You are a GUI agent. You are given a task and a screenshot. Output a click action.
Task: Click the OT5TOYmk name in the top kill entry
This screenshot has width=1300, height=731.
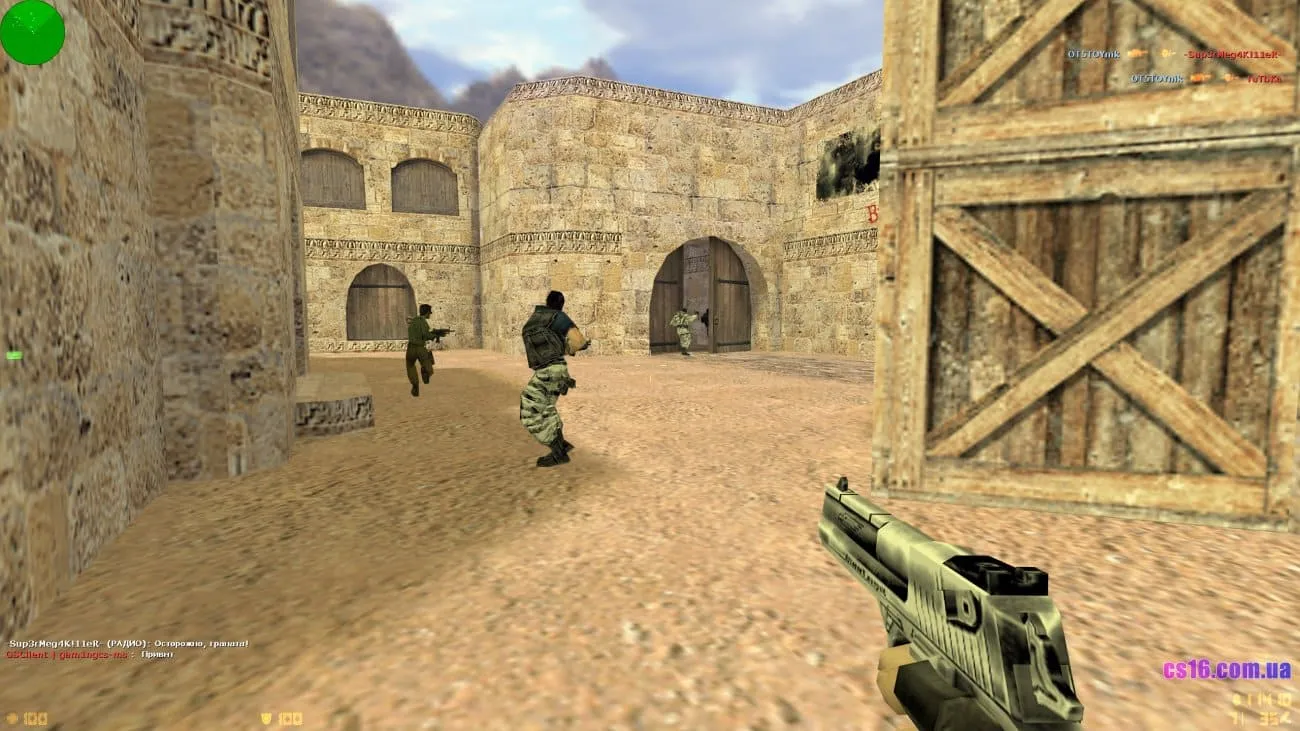coord(1092,55)
